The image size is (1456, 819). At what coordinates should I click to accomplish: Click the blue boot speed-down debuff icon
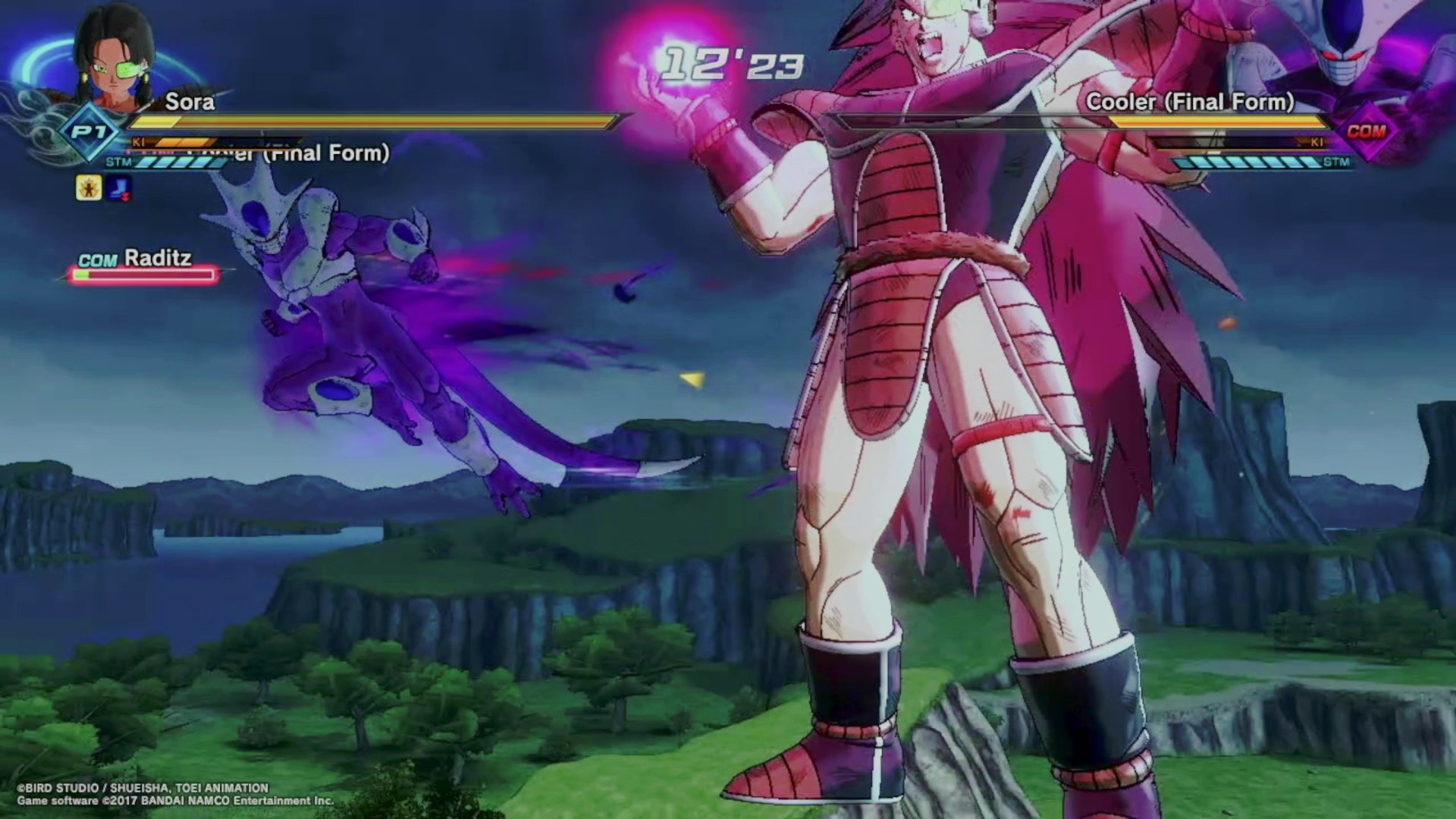tap(119, 187)
